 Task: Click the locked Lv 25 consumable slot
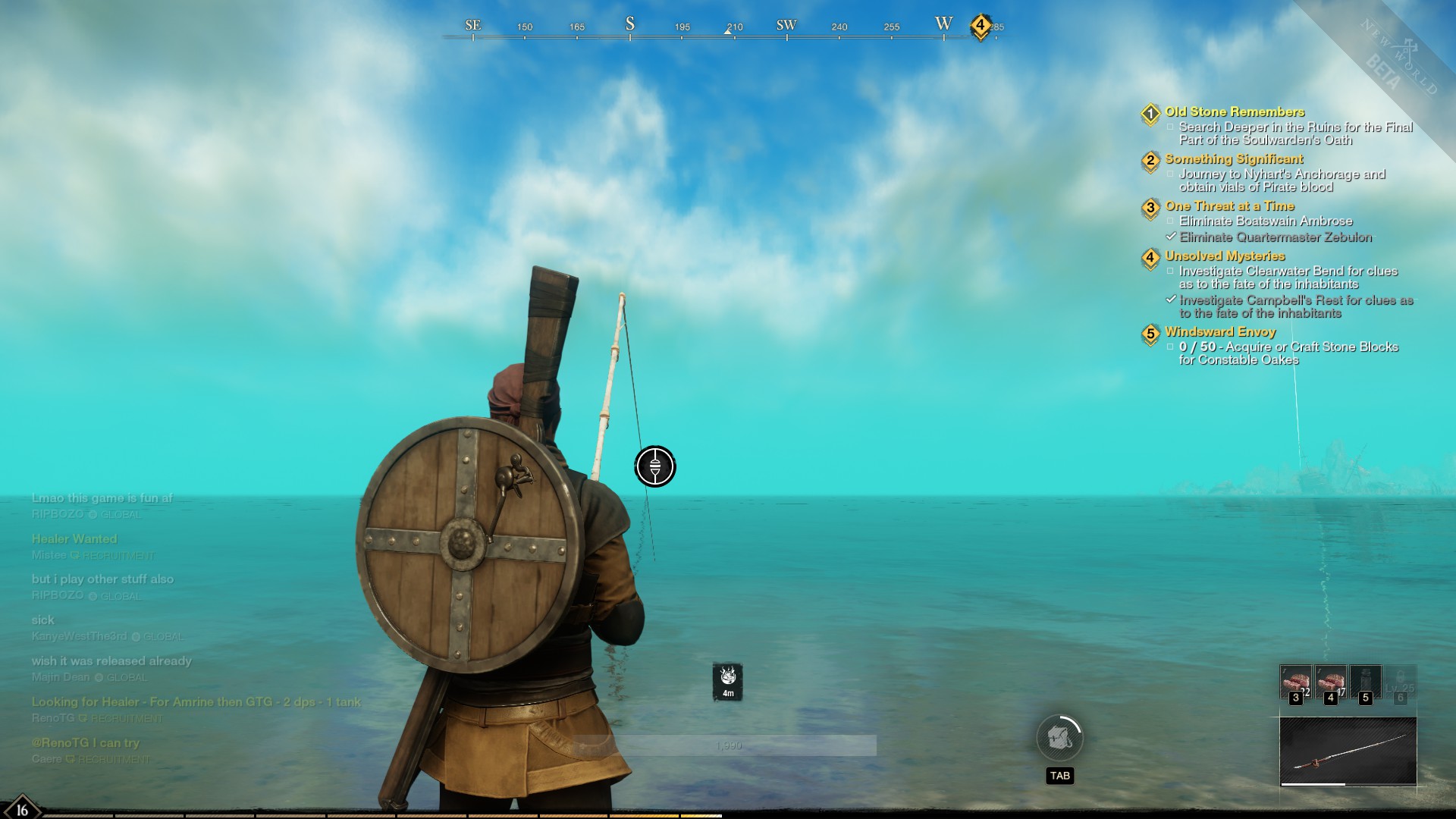click(1401, 682)
